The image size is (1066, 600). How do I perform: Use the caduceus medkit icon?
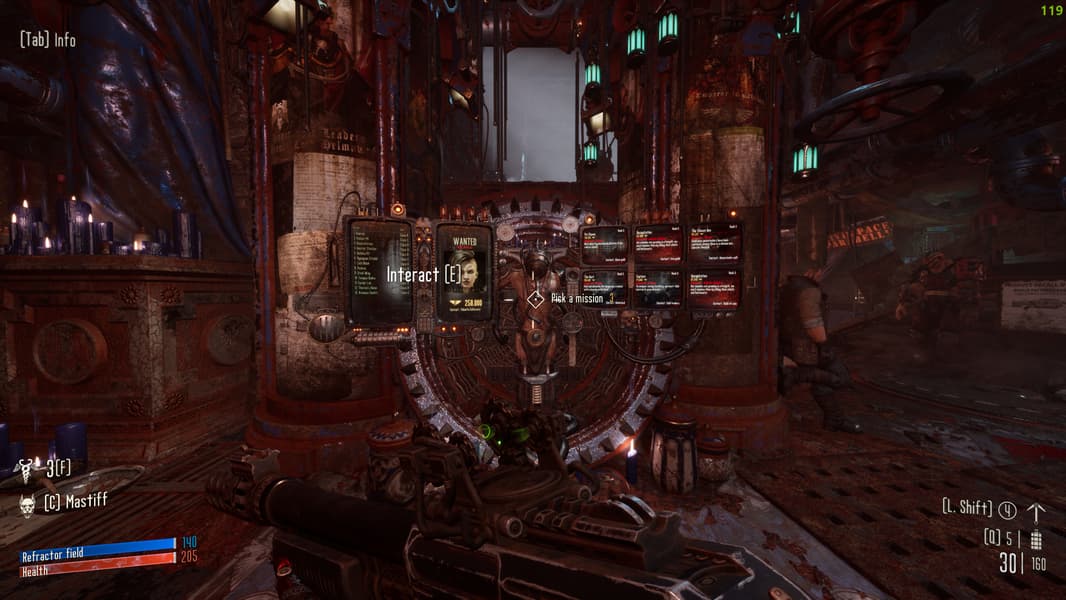coord(27,467)
